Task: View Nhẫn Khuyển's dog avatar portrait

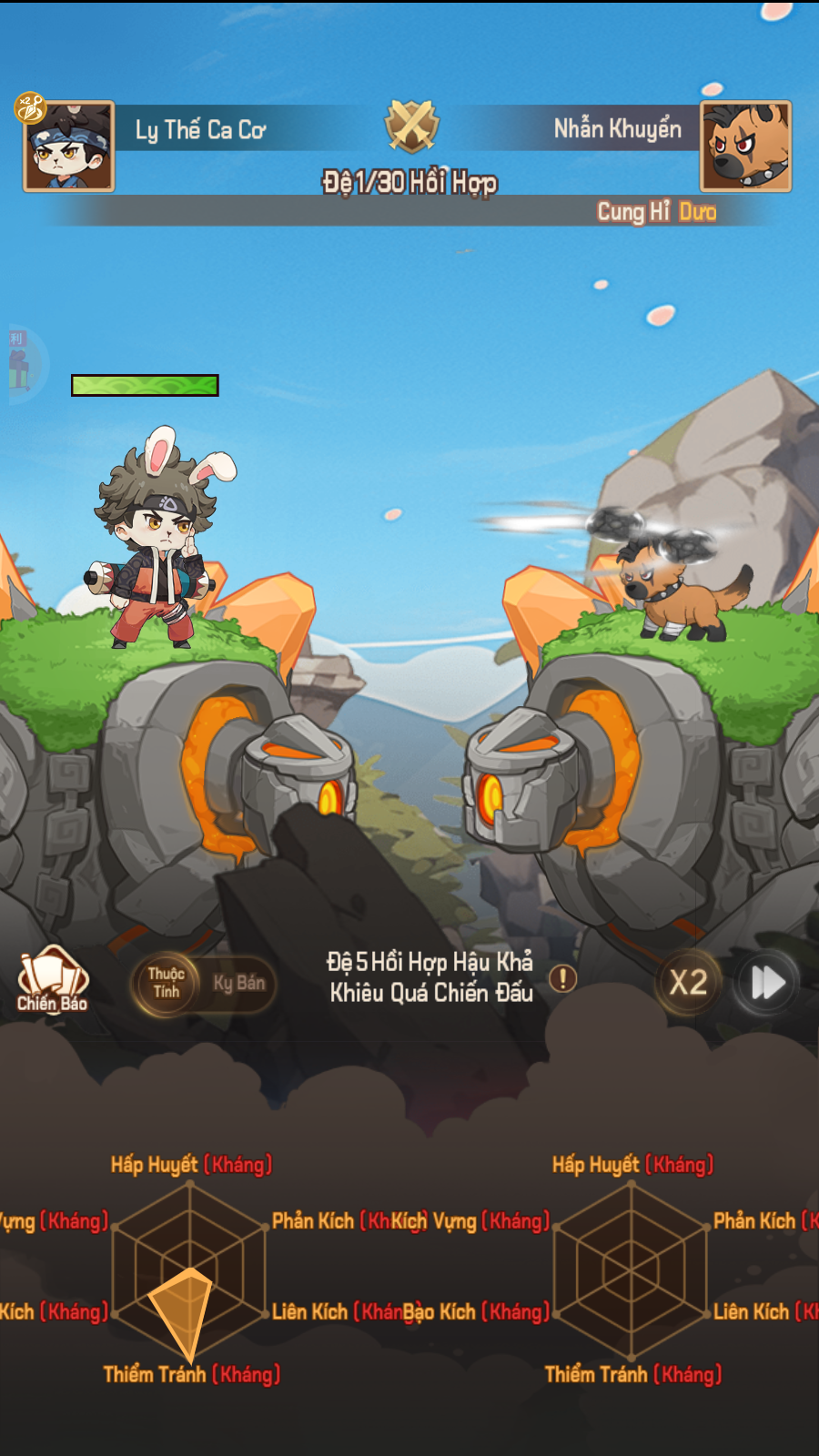Action: [745, 146]
